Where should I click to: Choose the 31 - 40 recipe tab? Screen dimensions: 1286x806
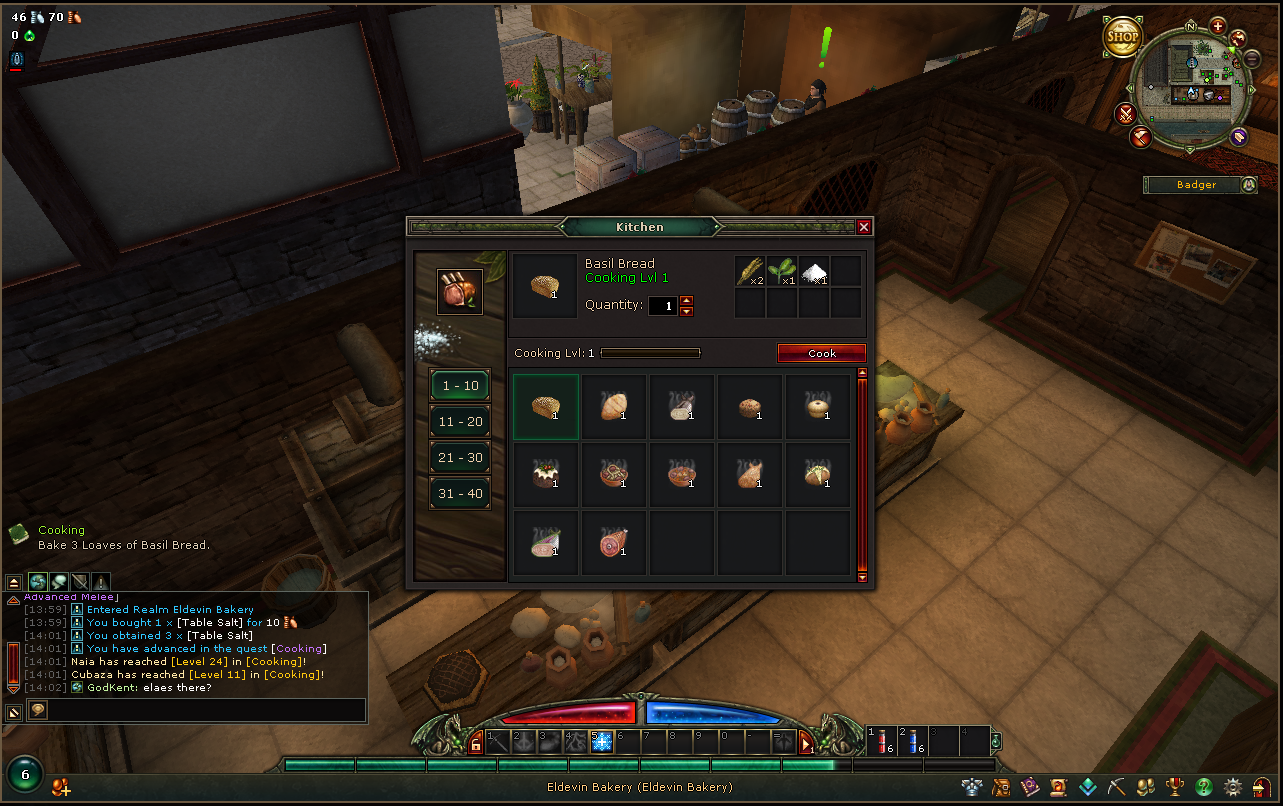tap(460, 494)
